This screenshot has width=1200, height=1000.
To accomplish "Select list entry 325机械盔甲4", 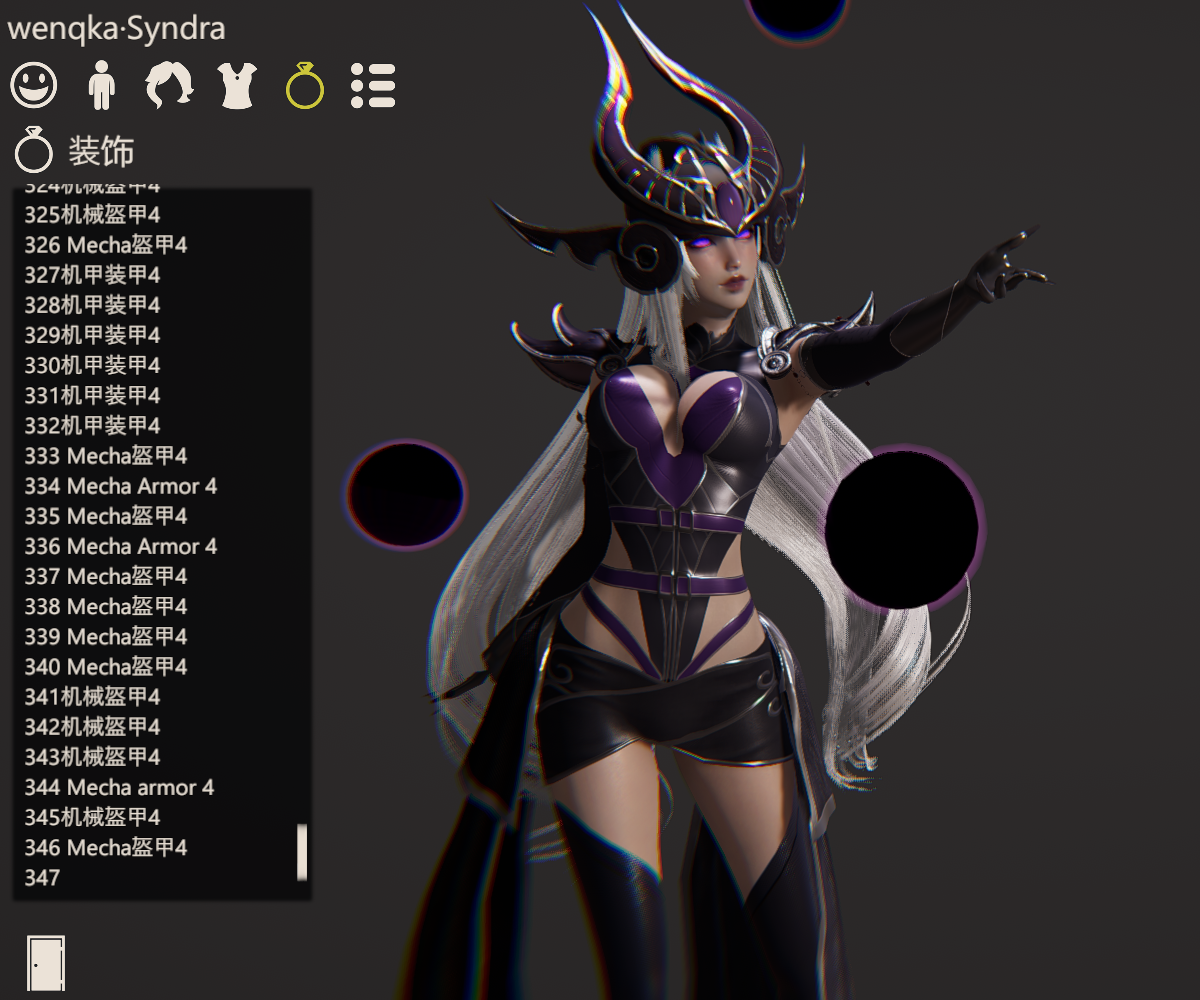I will [x=92, y=215].
